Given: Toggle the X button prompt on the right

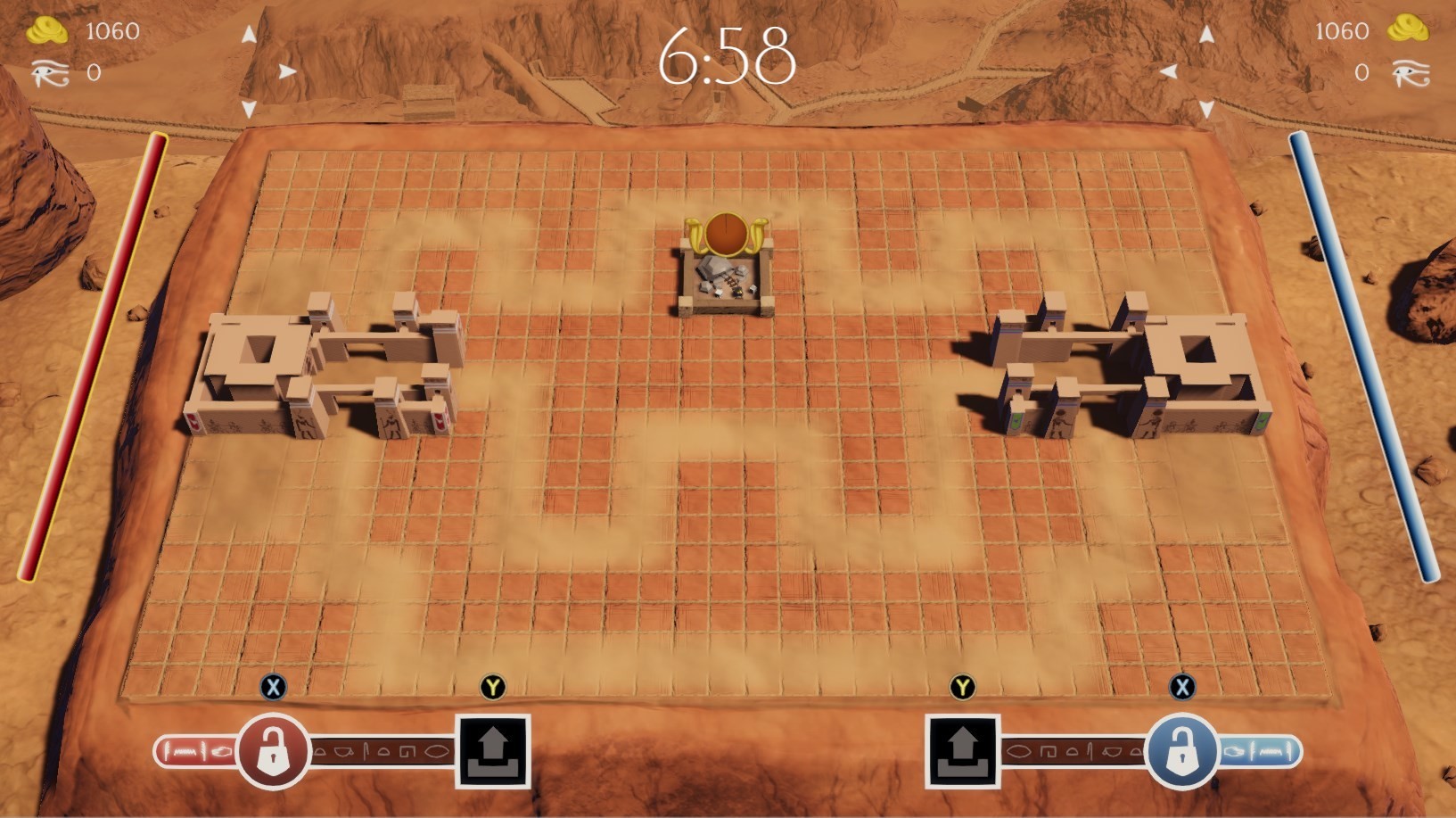Looking at the screenshot, I should tap(1181, 688).
